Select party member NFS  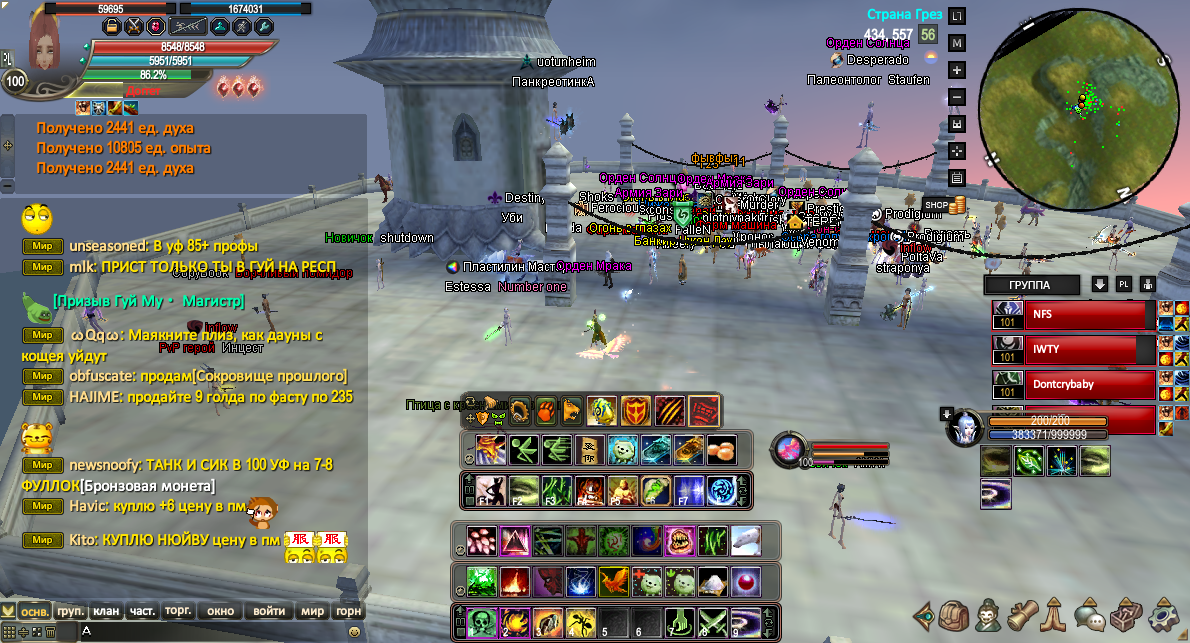point(1086,315)
